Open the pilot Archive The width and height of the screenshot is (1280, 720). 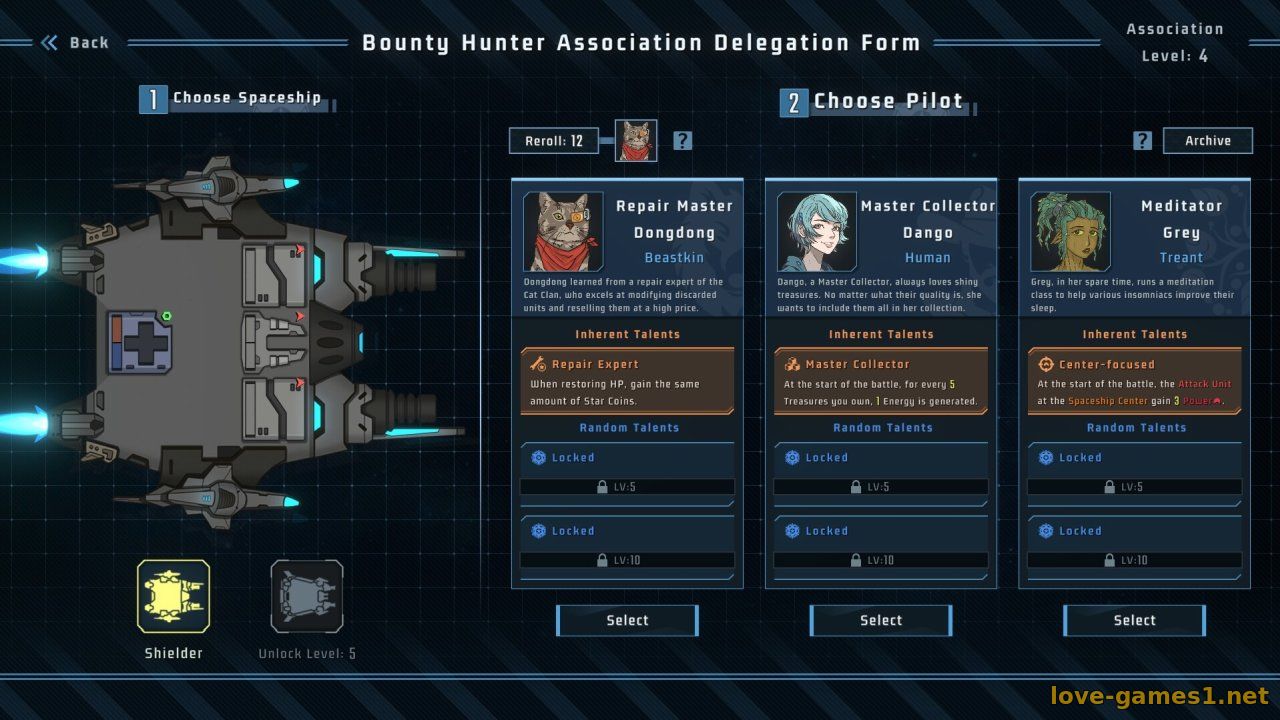(1207, 141)
